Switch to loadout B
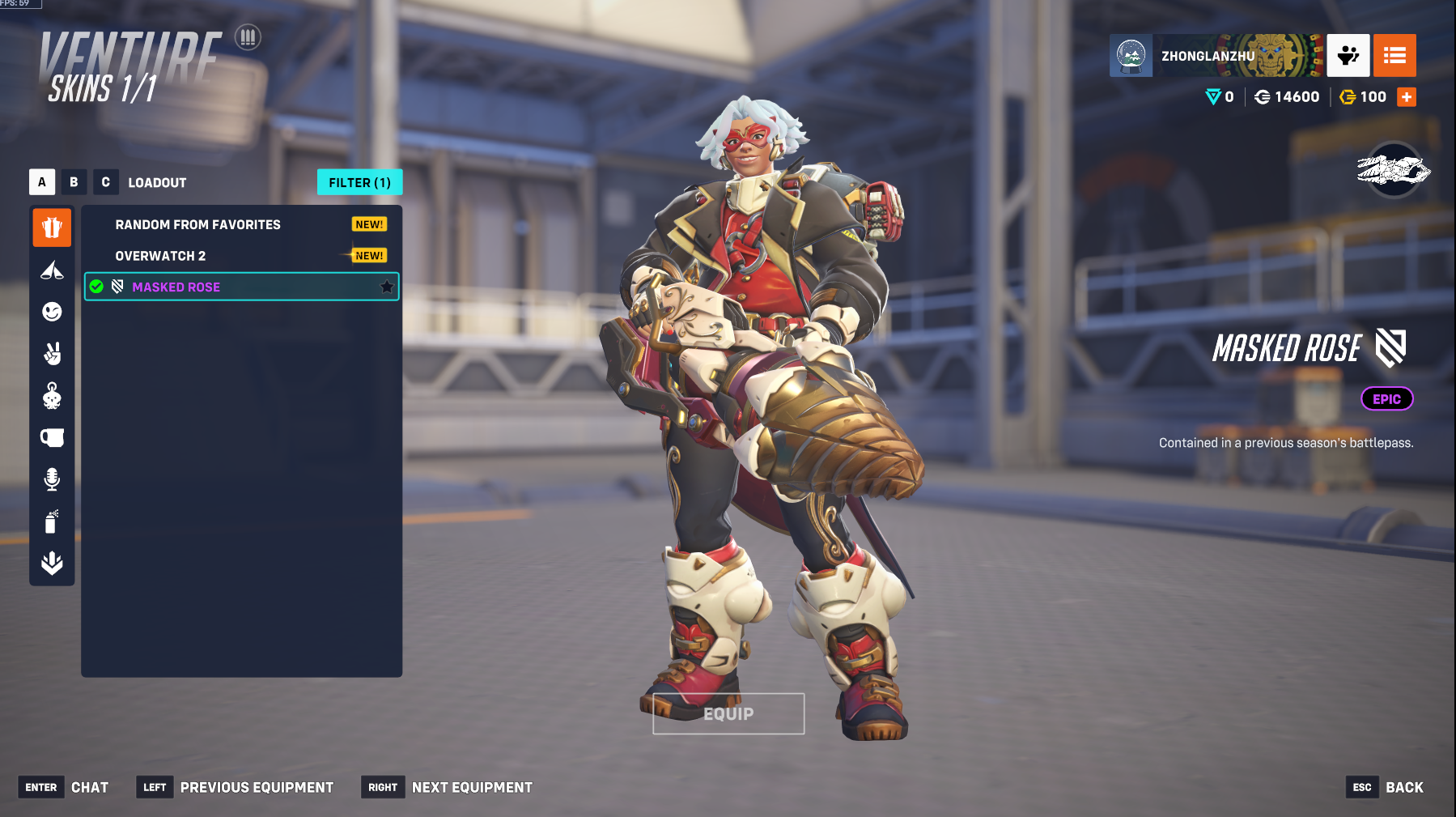The height and width of the screenshot is (817, 1456). (x=74, y=182)
